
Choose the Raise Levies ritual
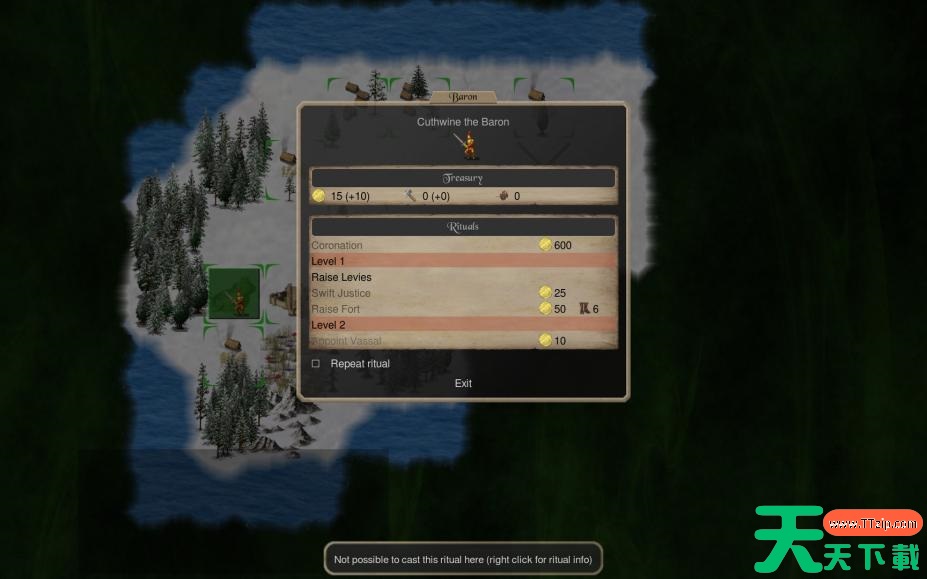click(341, 277)
